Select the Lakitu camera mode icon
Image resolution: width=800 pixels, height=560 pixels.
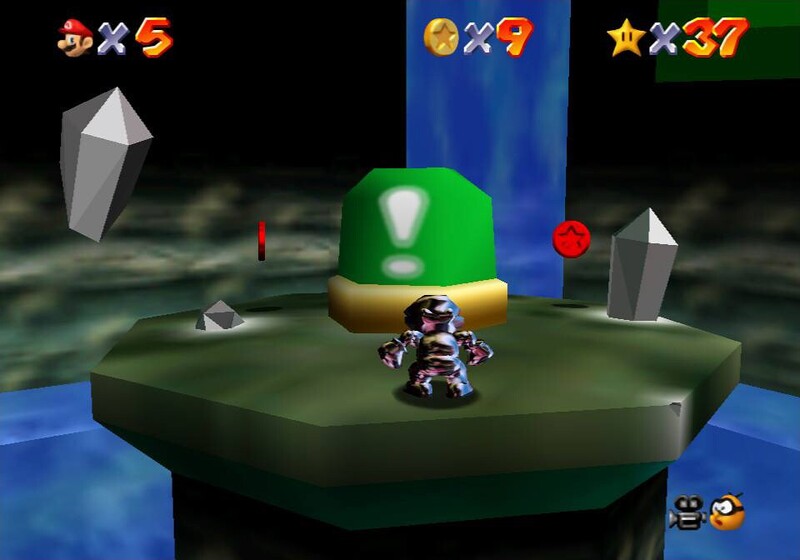tap(725, 511)
